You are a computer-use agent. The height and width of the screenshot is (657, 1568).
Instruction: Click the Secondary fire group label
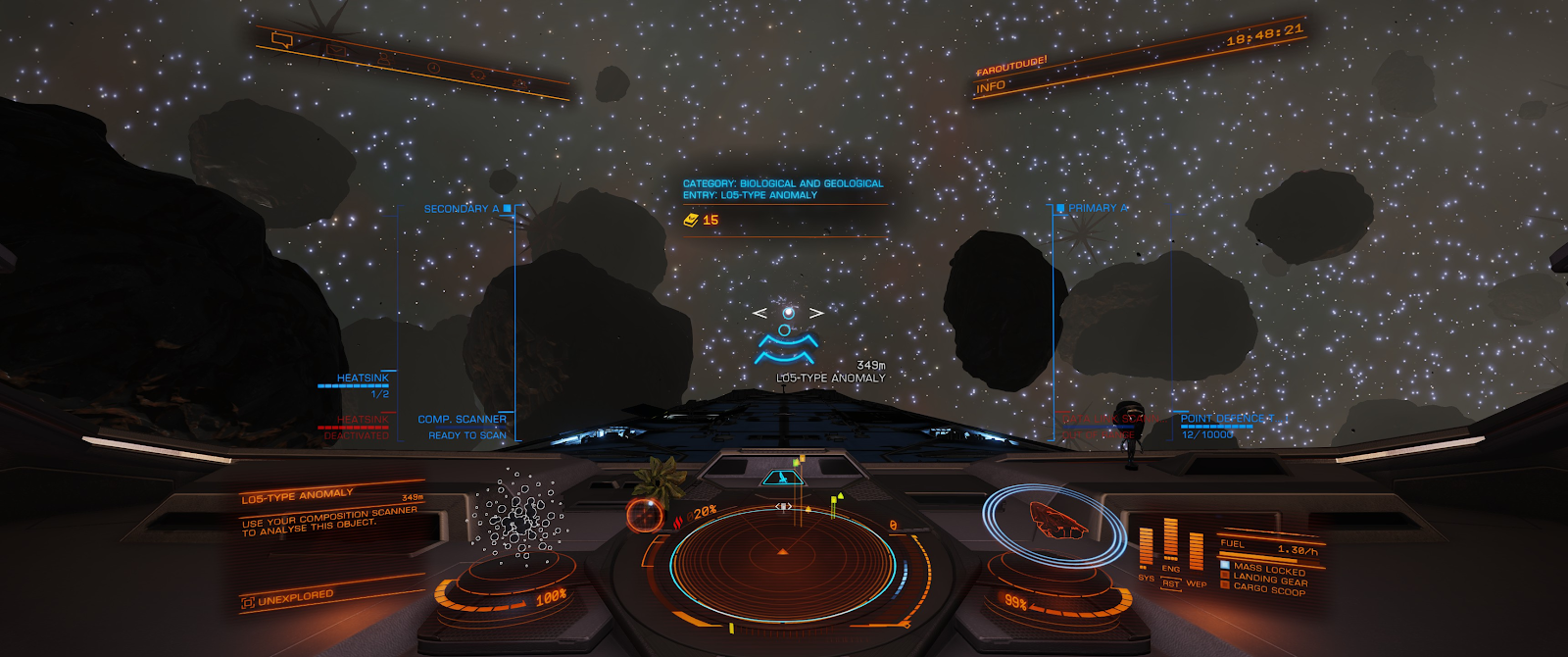point(462,209)
